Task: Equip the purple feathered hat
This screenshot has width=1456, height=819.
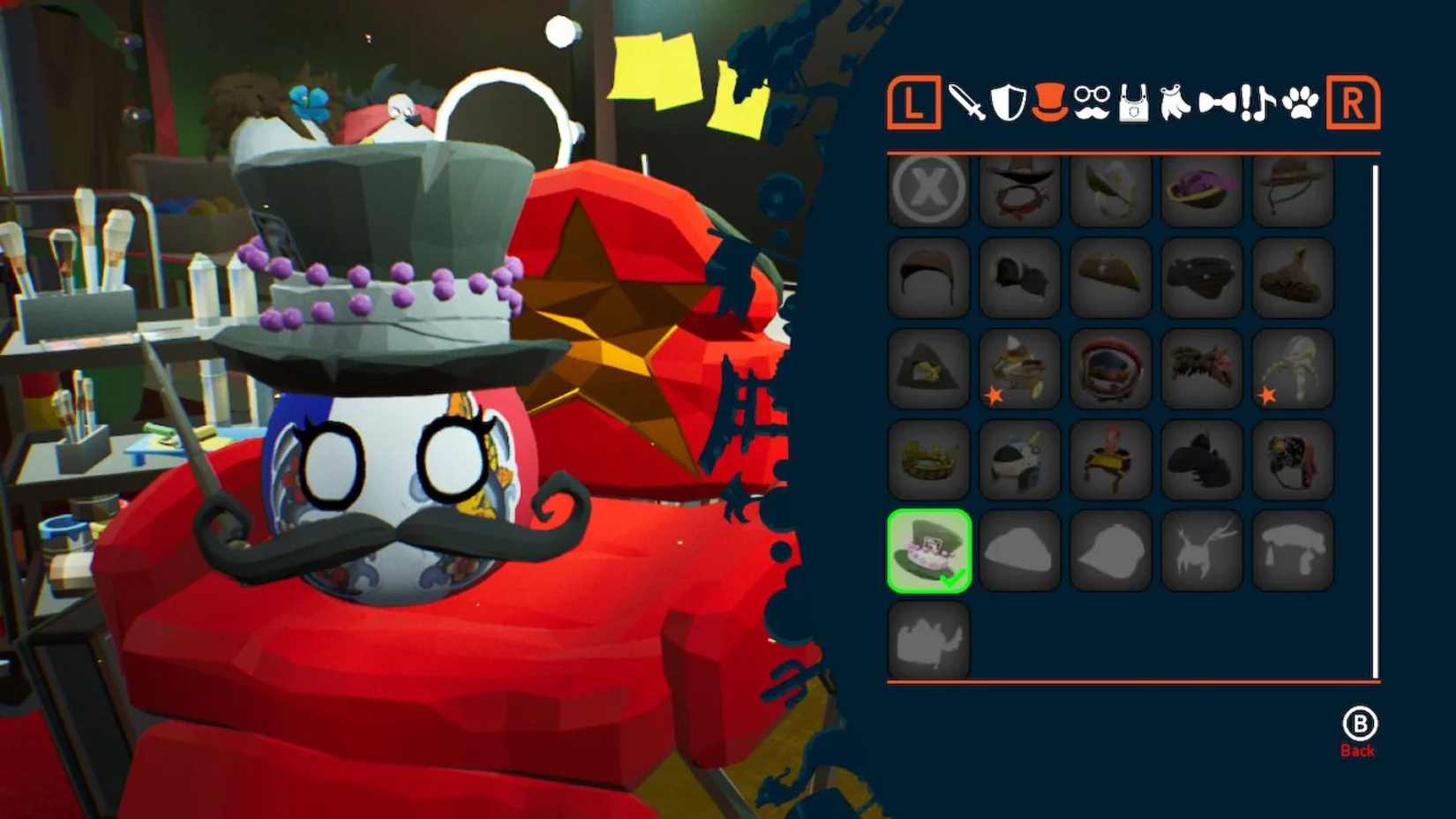Action: [x=1202, y=188]
